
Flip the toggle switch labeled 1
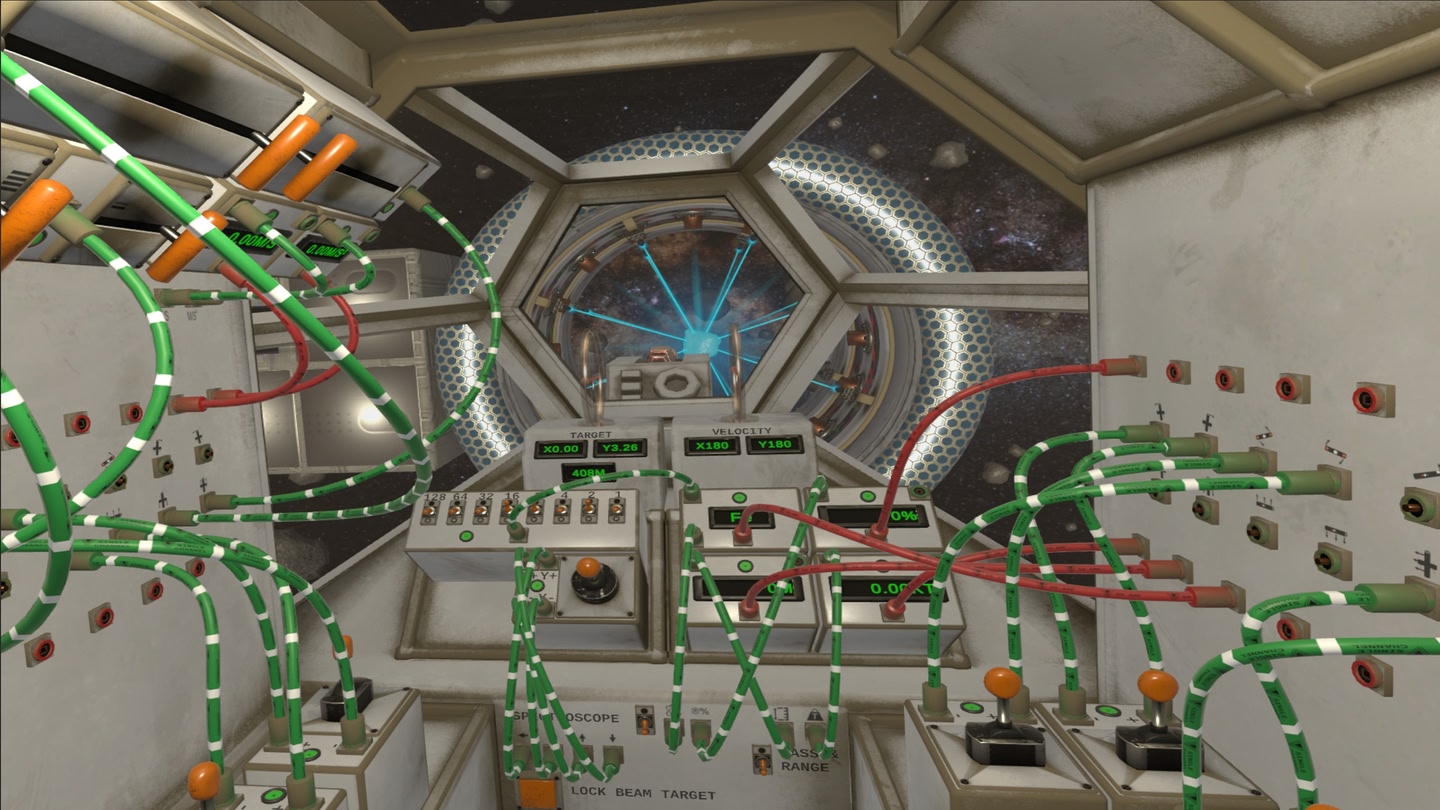pos(616,512)
